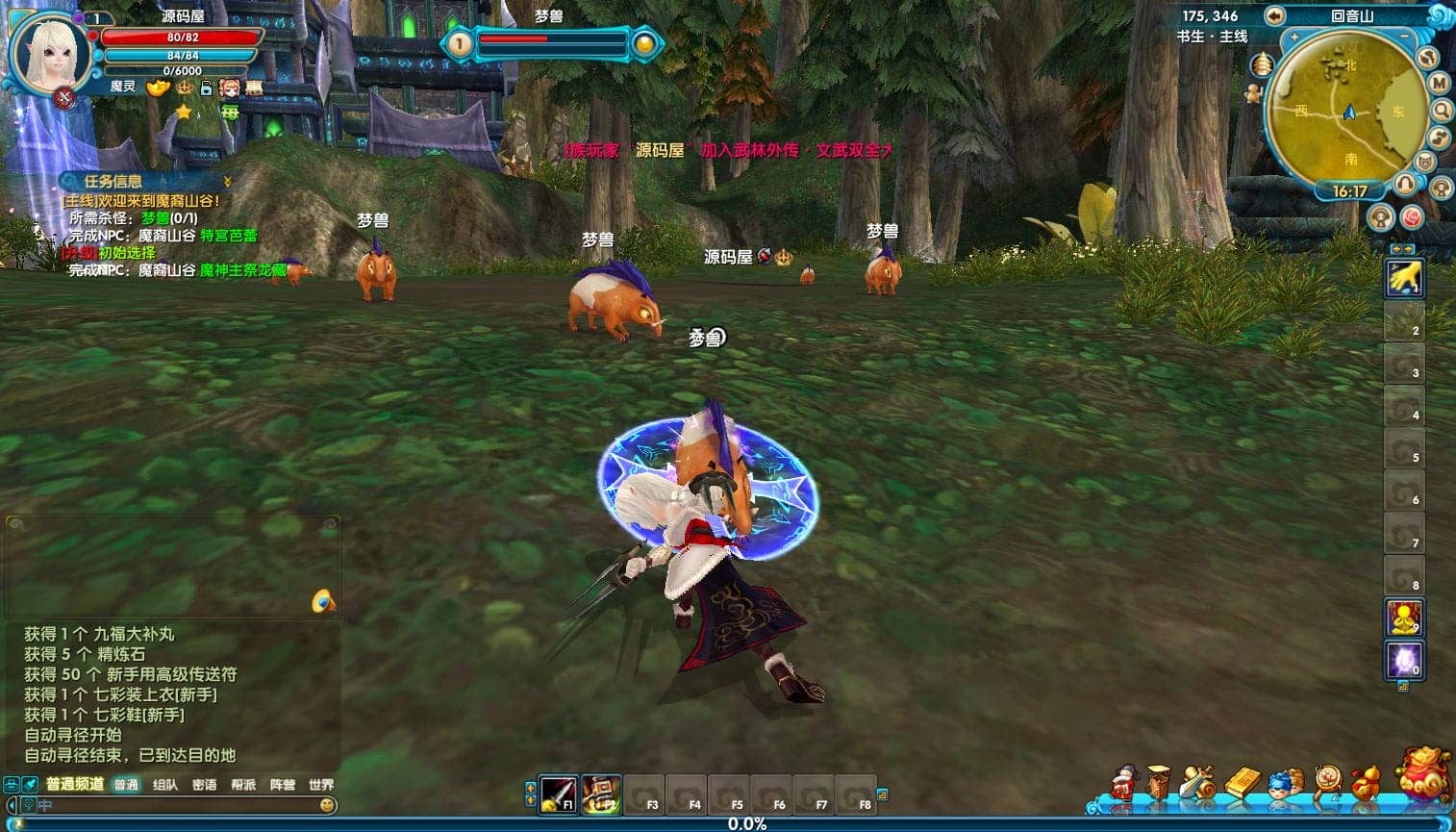Switch chat to 组队 team channel
The image size is (1456, 832).
coord(165,785)
